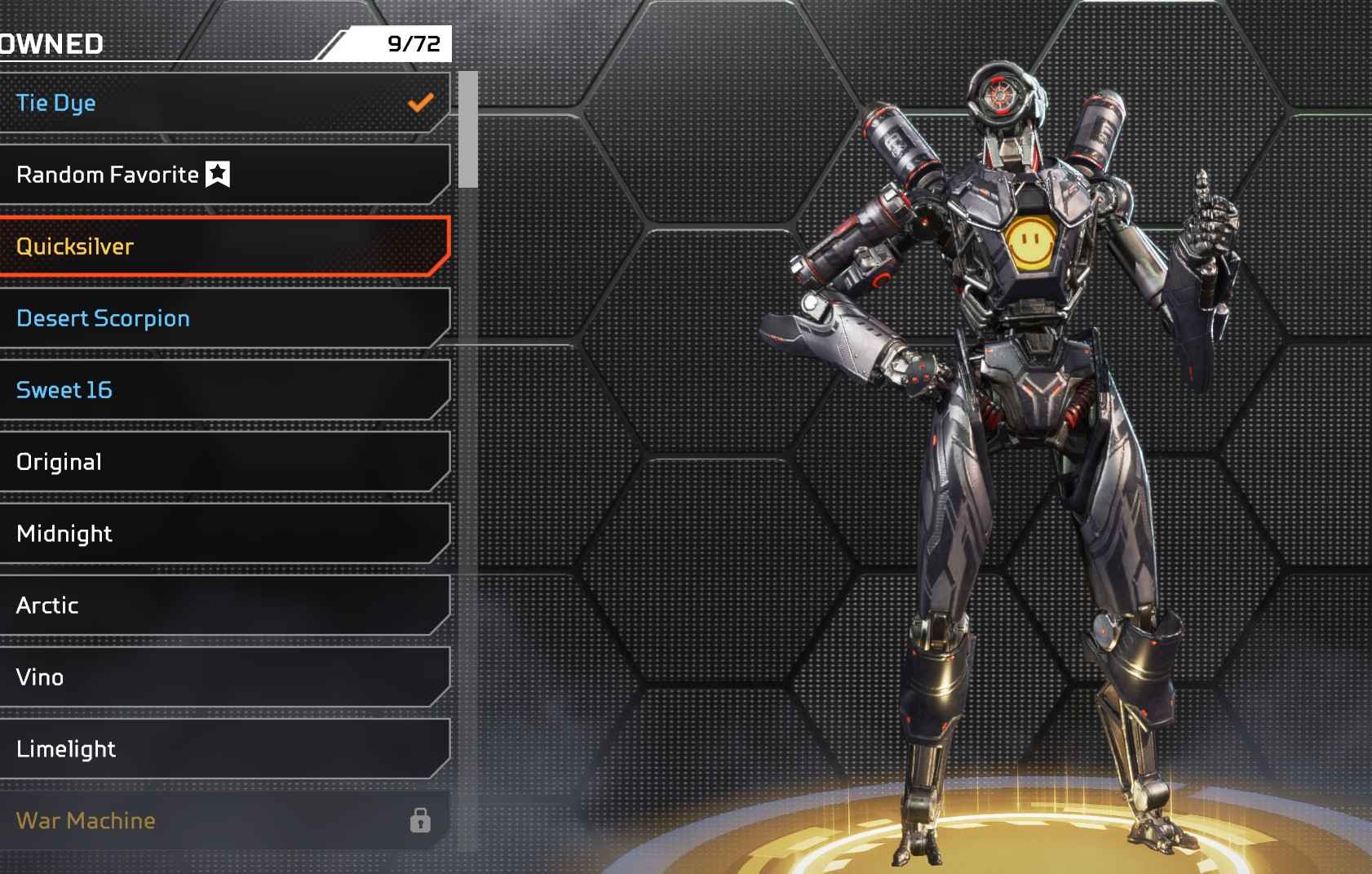Click the skin list scrollbar handle
Viewport: 1372px width, 874px height.
(x=467, y=129)
